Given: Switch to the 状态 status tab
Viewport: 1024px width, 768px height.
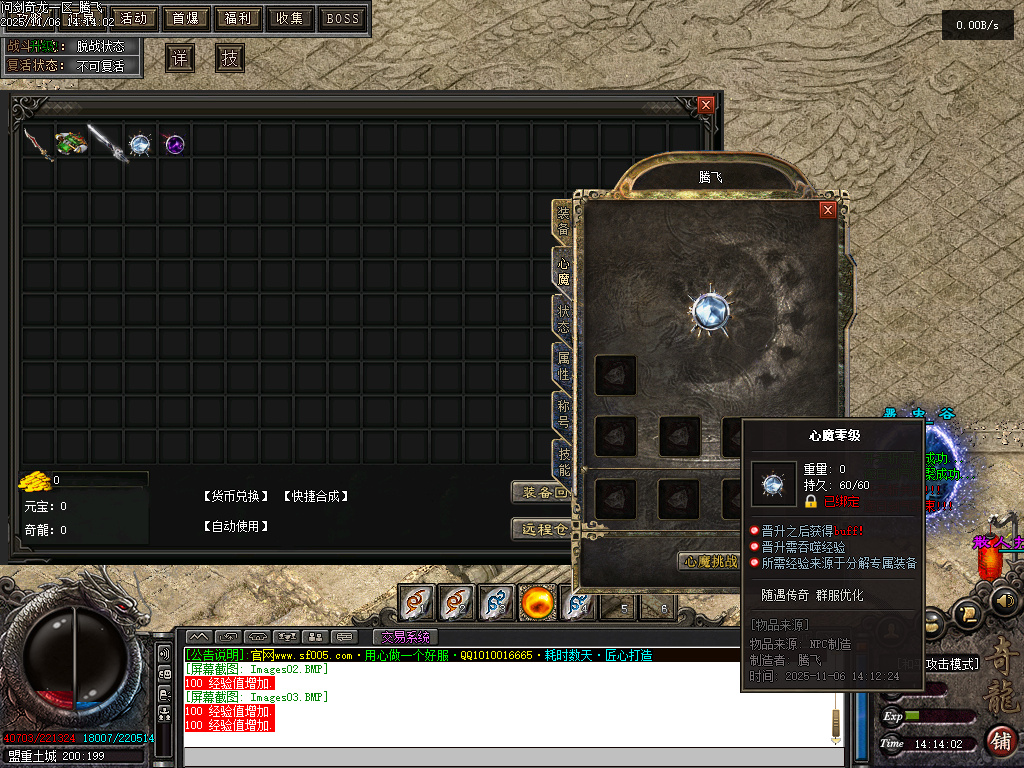Looking at the screenshot, I should (x=563, y=319).
